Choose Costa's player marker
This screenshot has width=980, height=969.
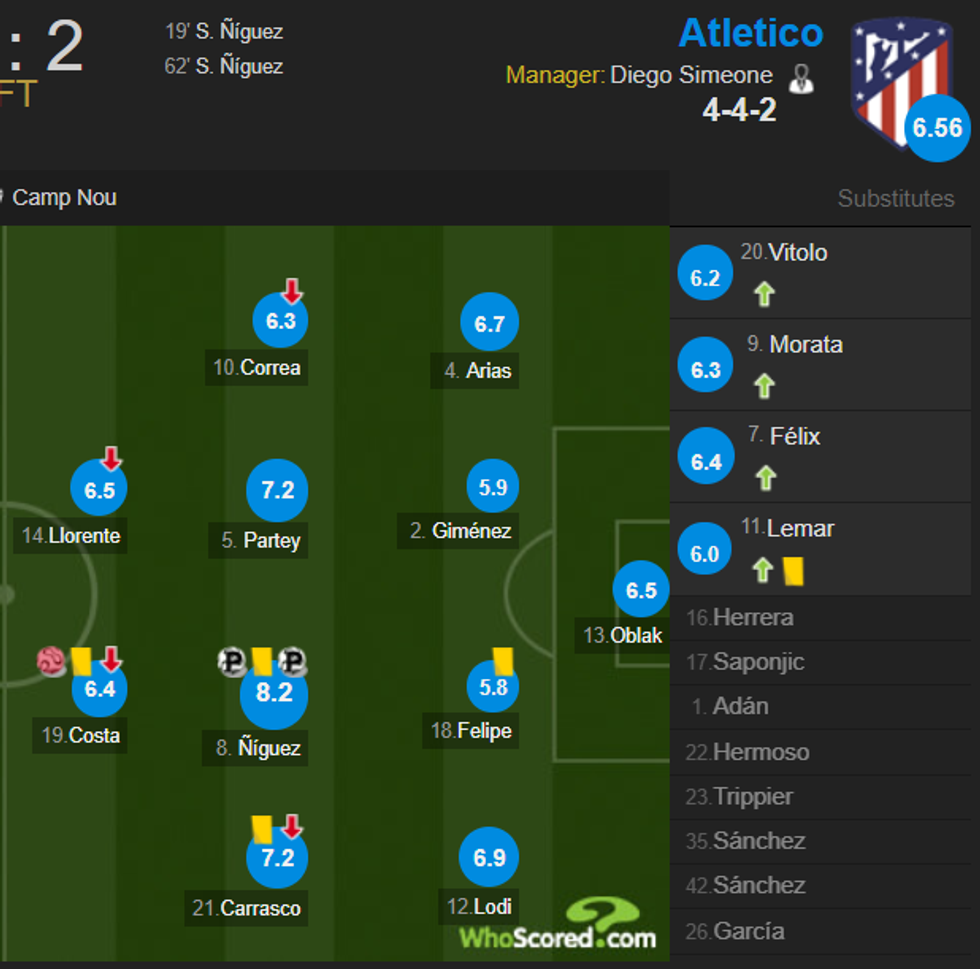point(99,689)
